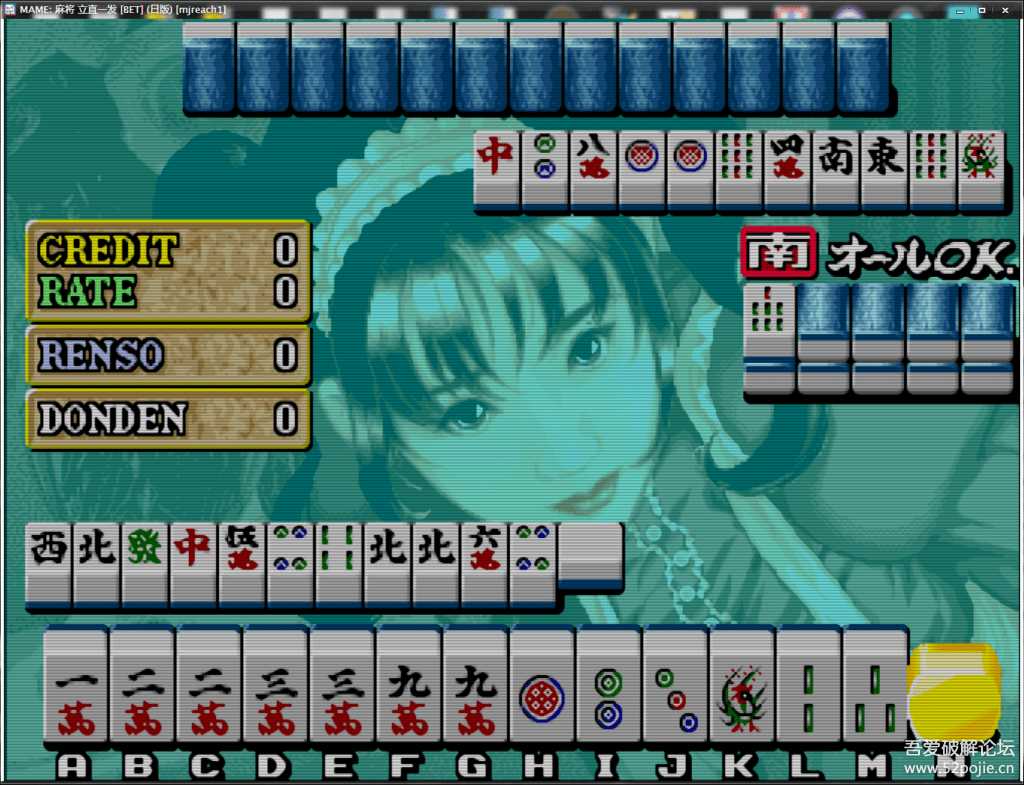Select the 三萬 tile above letter E
1024x785 pixels.
coord(342,688)
